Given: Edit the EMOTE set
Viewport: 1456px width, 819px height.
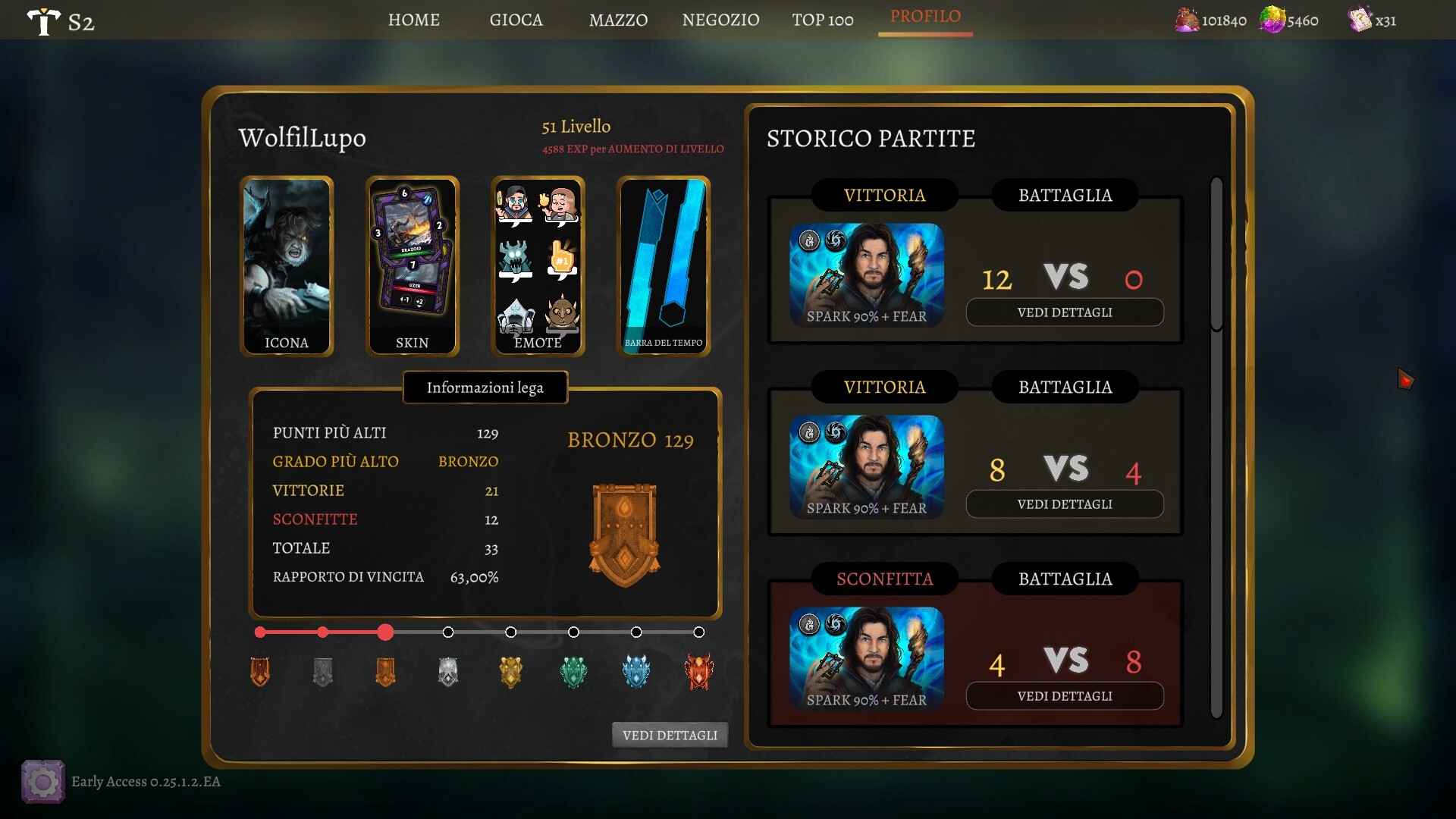Looking at the screenshot, I should pos(538,265).
